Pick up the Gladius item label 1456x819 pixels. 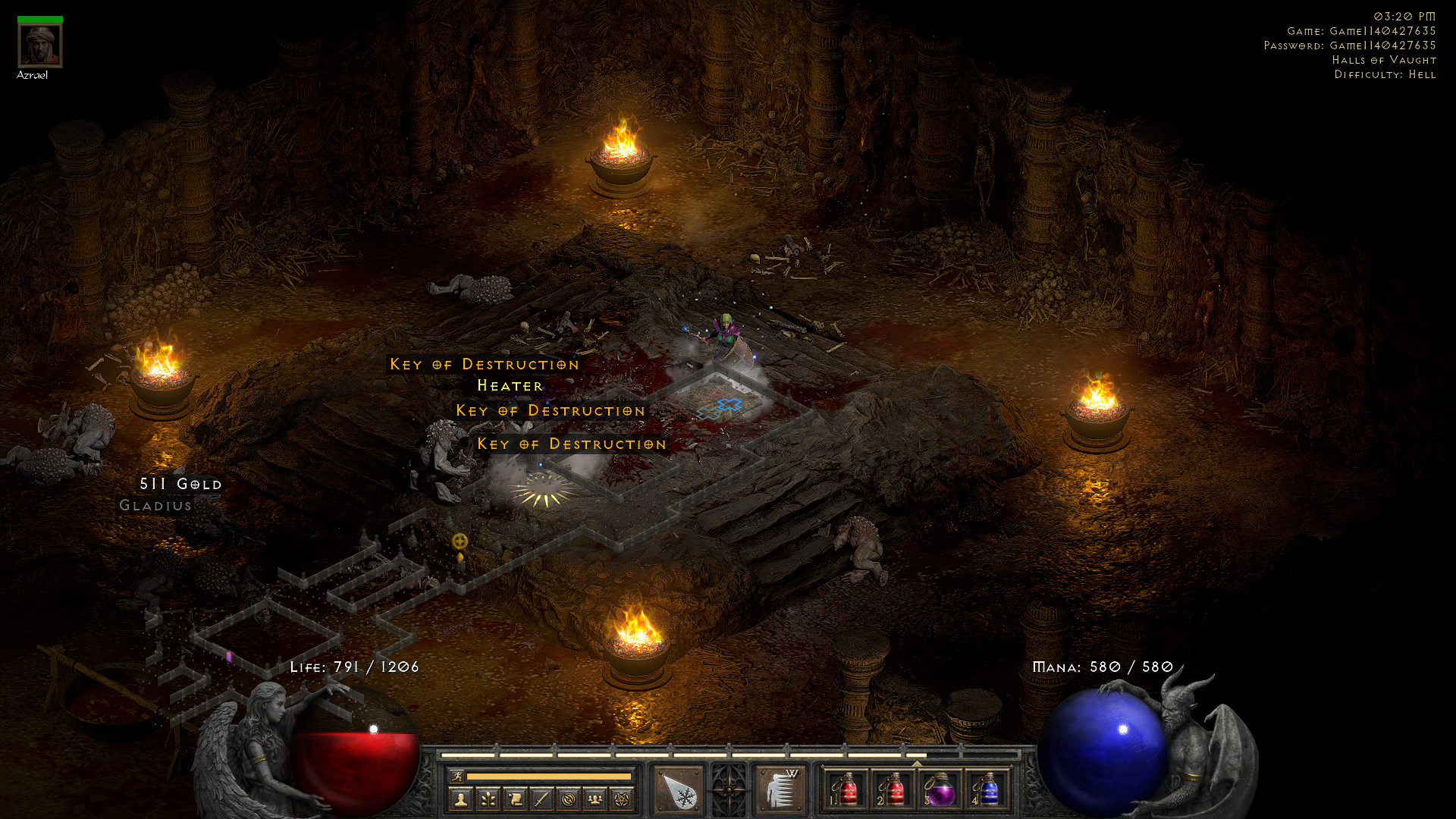click(x=155, y=506)
